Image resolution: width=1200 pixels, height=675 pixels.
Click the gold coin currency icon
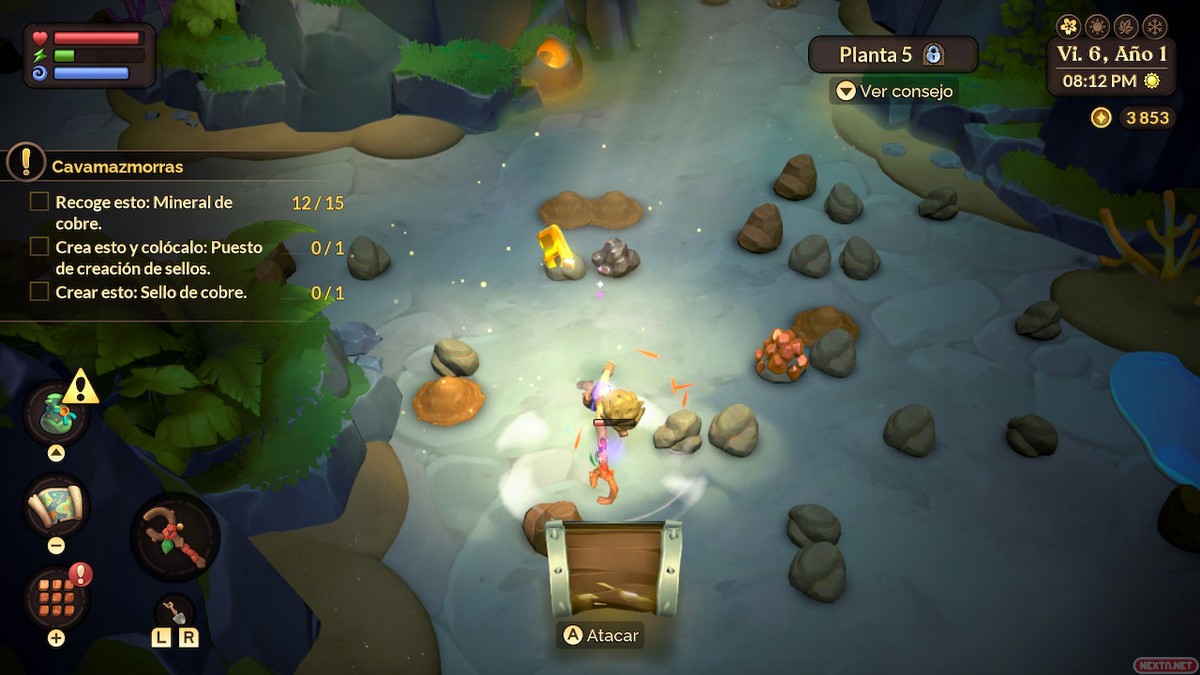1101,118
